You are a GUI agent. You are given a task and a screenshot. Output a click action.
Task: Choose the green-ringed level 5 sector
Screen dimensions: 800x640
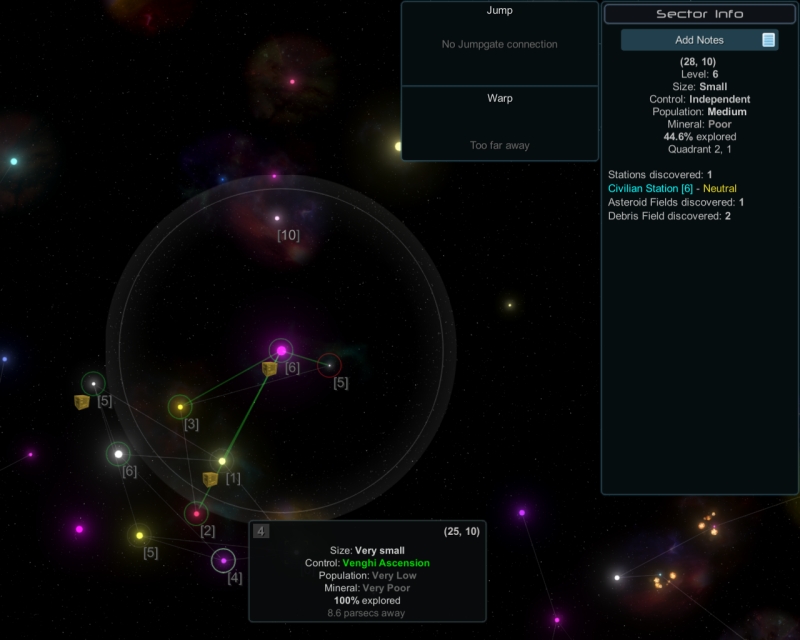pyautogui.click(x=93, y=383)
